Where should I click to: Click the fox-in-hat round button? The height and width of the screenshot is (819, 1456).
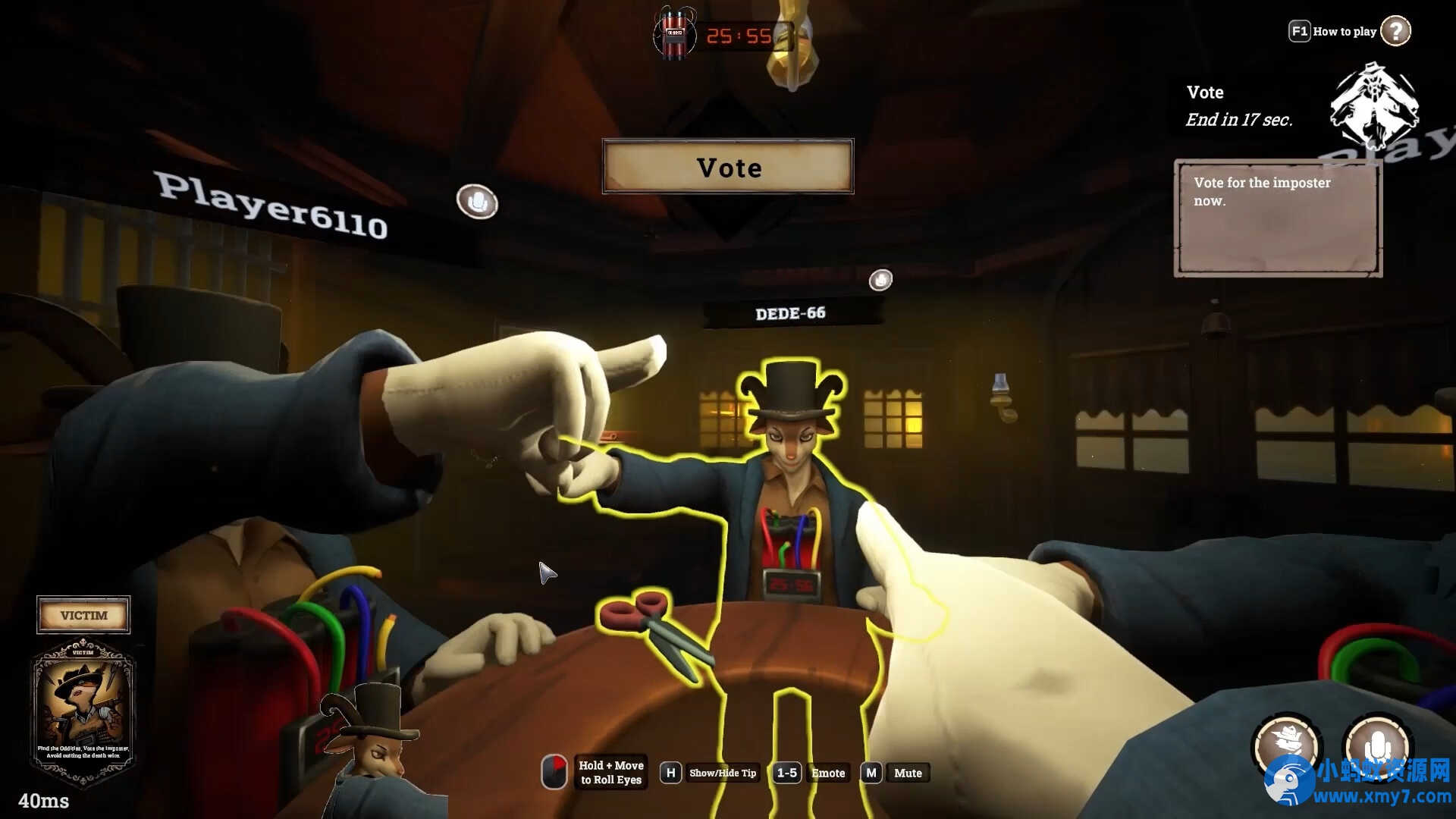[x=1286, y=745]
